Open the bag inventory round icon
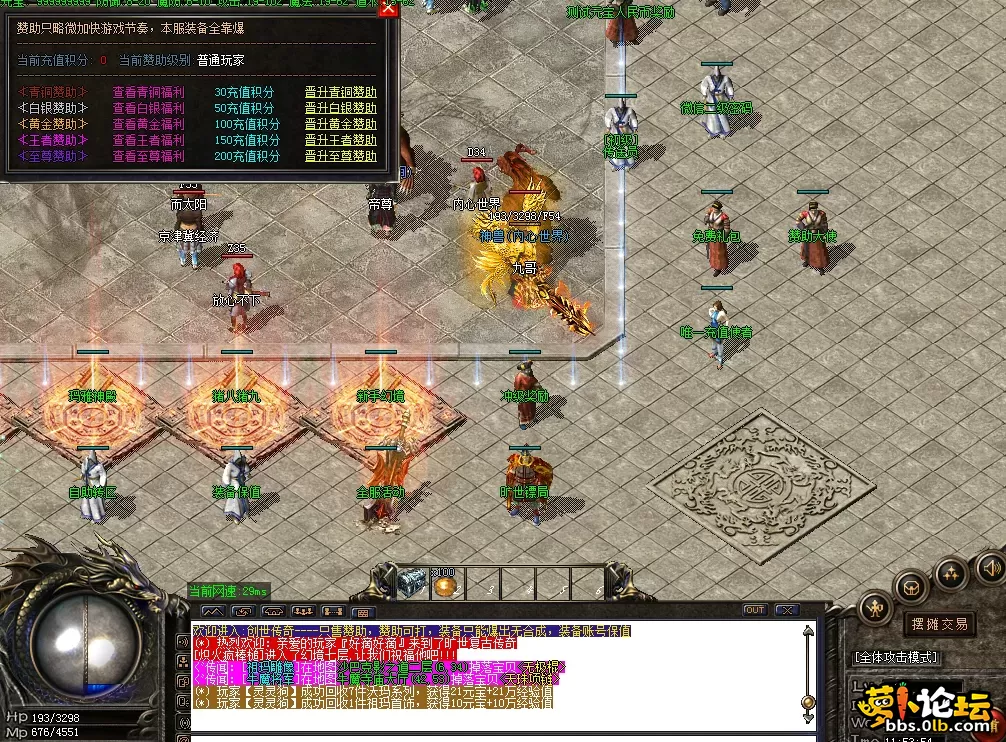The height and width of the screenshot is (742, 1006). (x=912, y=586)
